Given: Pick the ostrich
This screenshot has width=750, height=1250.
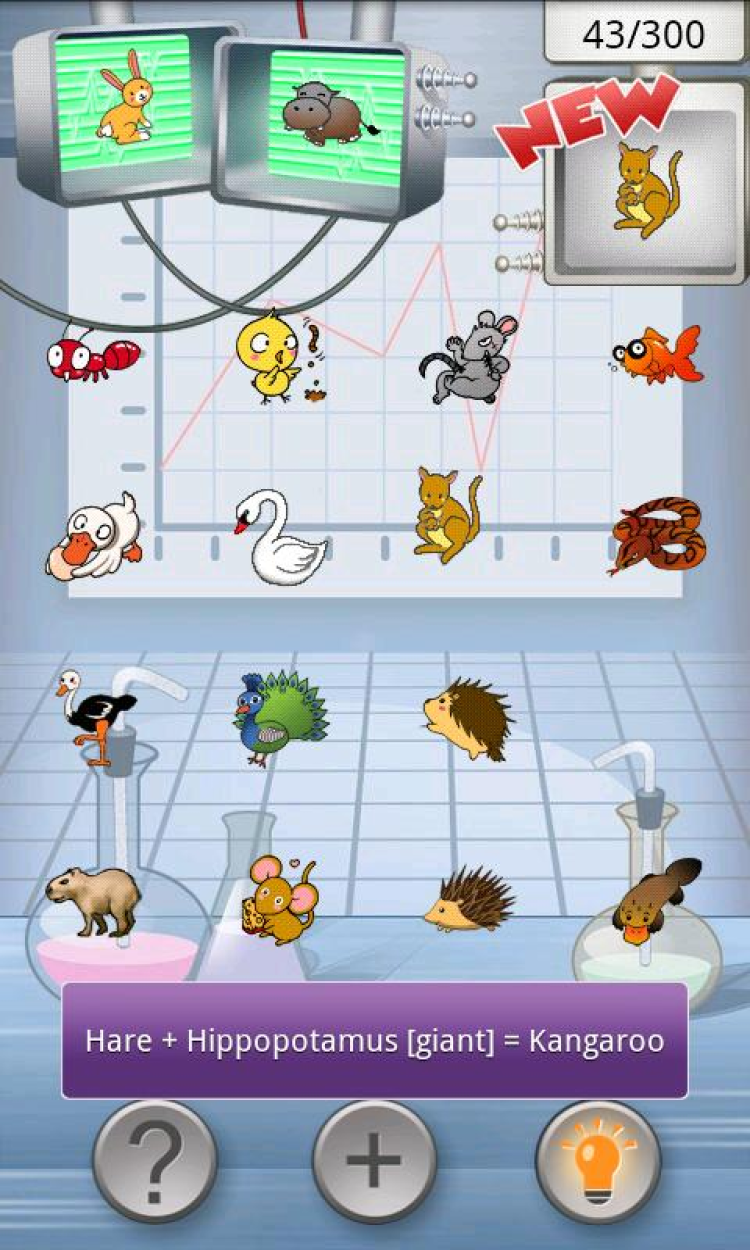Looking at the screenshot, I should point(97,713).
